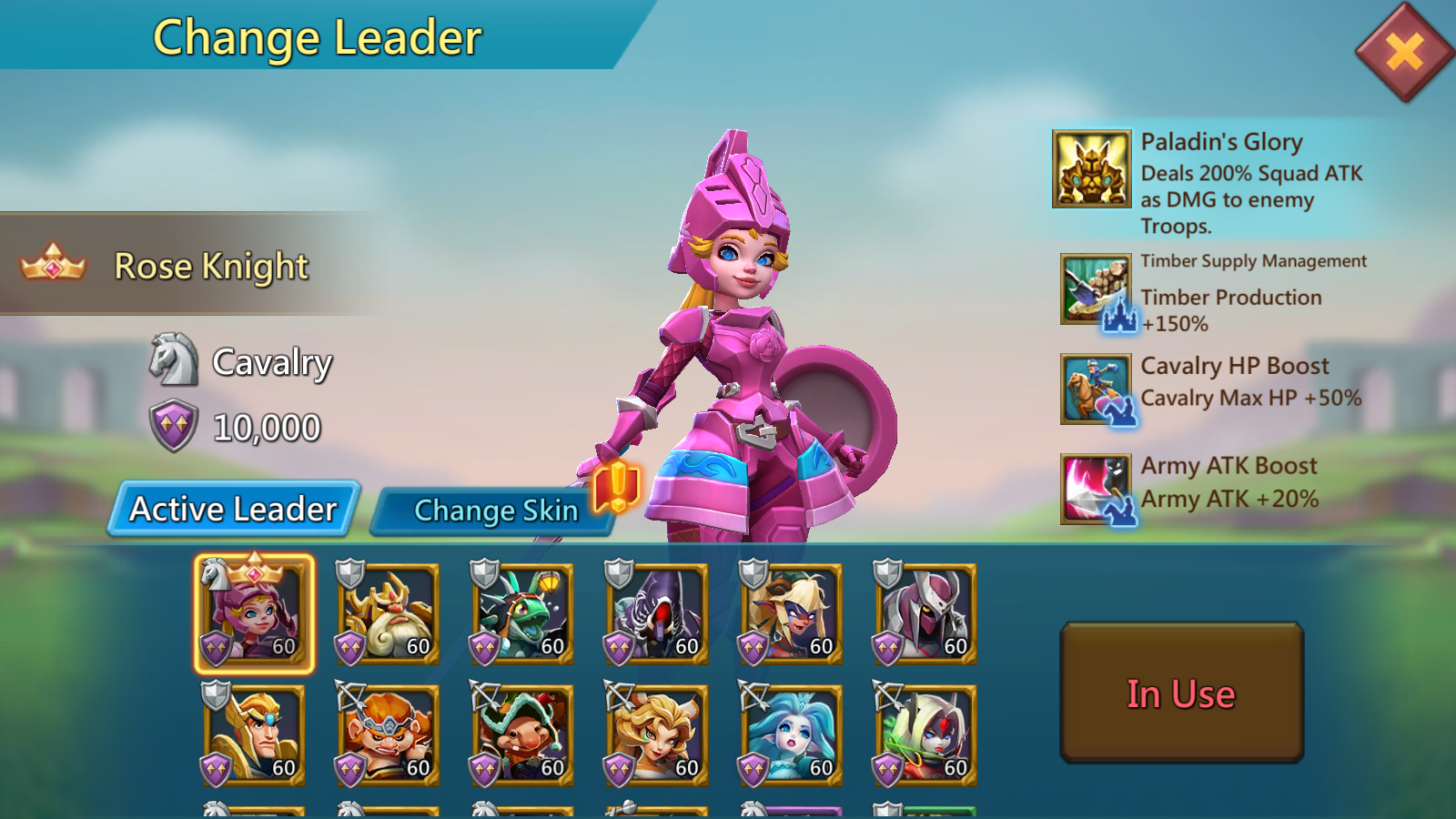1456x819 pixels.
Task: Select the green-hatted goblin hero
Action: pos(523,735)
